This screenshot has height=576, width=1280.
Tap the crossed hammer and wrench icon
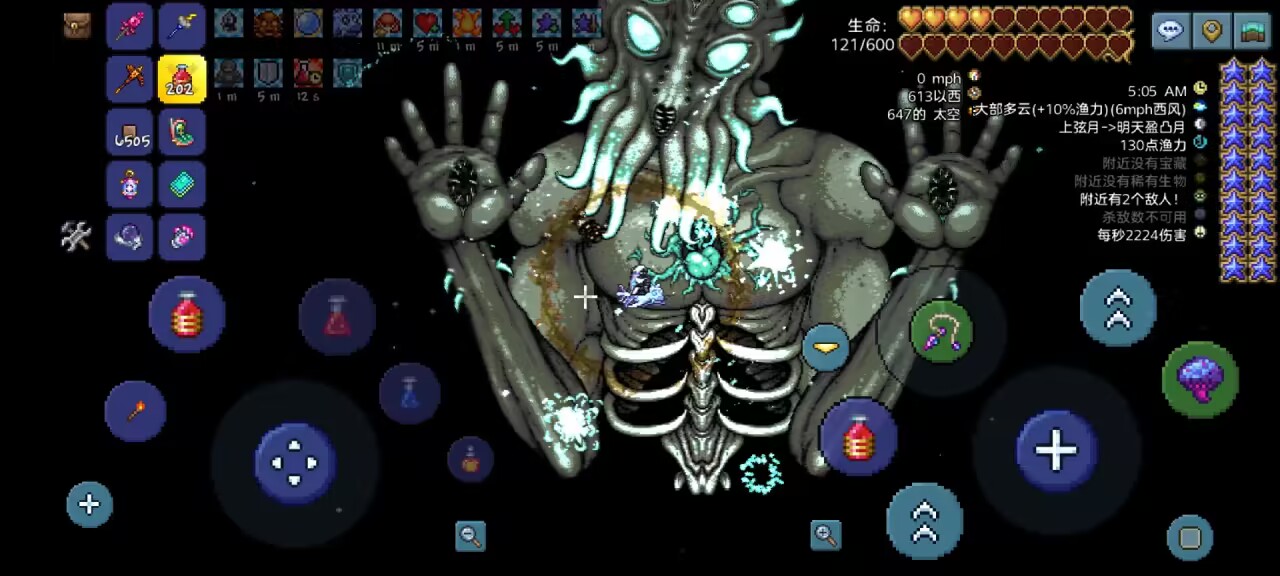(x=77, y=236)
